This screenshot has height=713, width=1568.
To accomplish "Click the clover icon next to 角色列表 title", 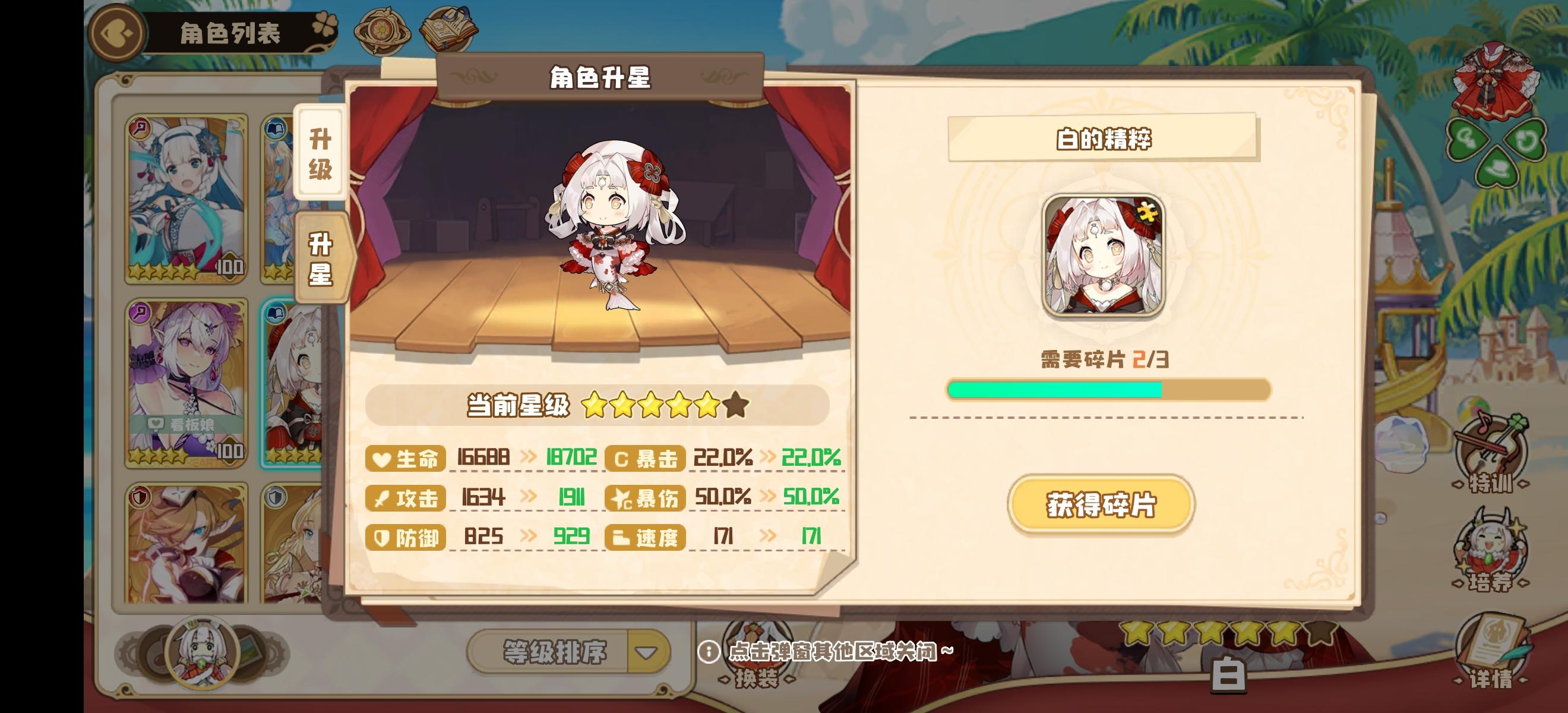I will coord(326,23).
